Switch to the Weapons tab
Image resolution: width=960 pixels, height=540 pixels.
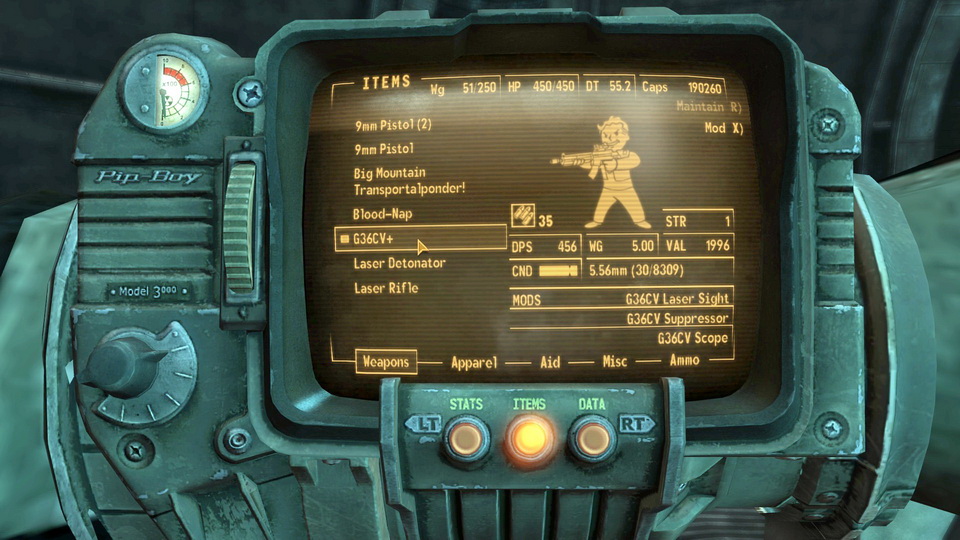[x=386, y=362]
